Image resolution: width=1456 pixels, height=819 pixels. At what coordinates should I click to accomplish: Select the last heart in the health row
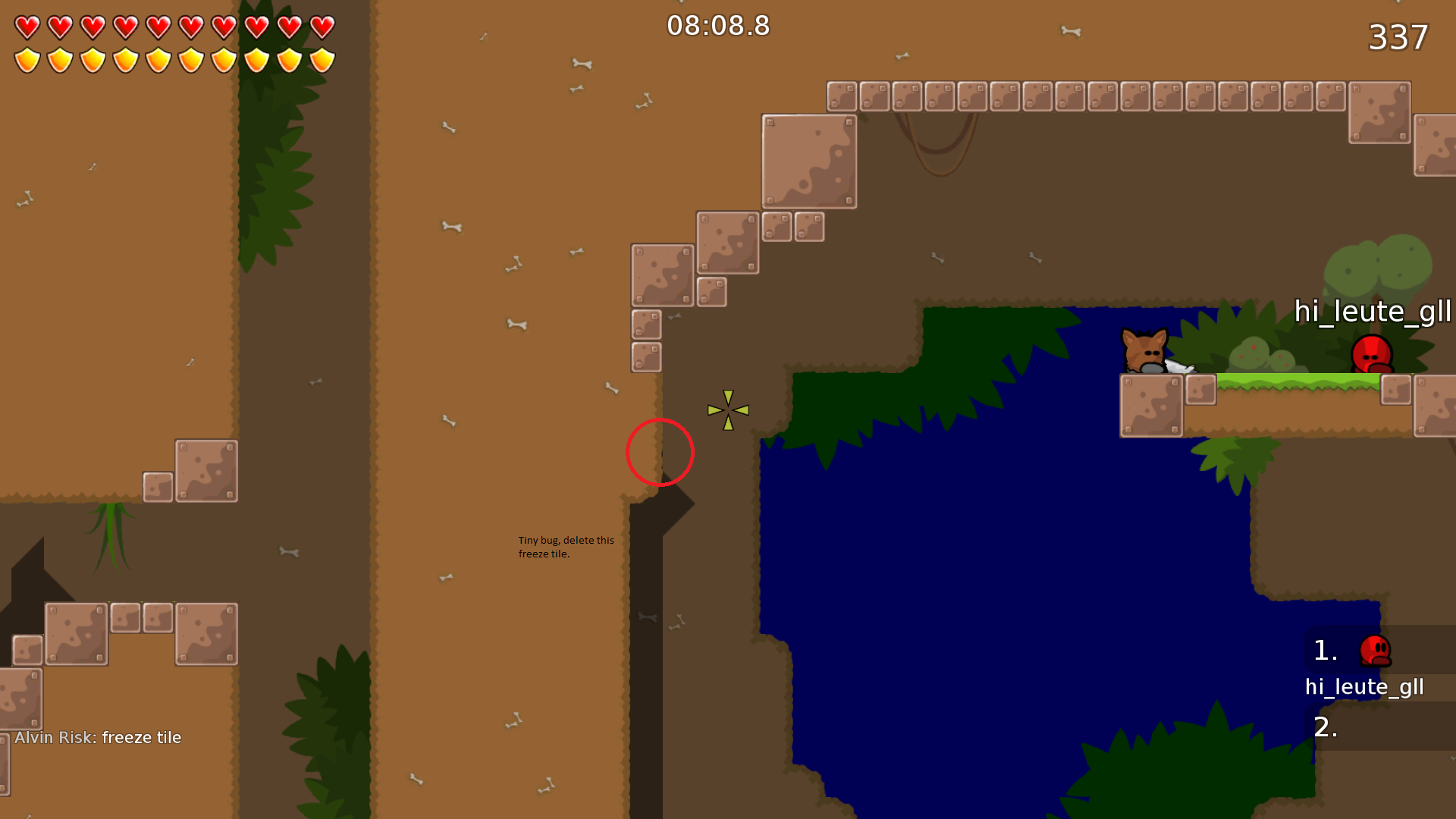(322, 25)
